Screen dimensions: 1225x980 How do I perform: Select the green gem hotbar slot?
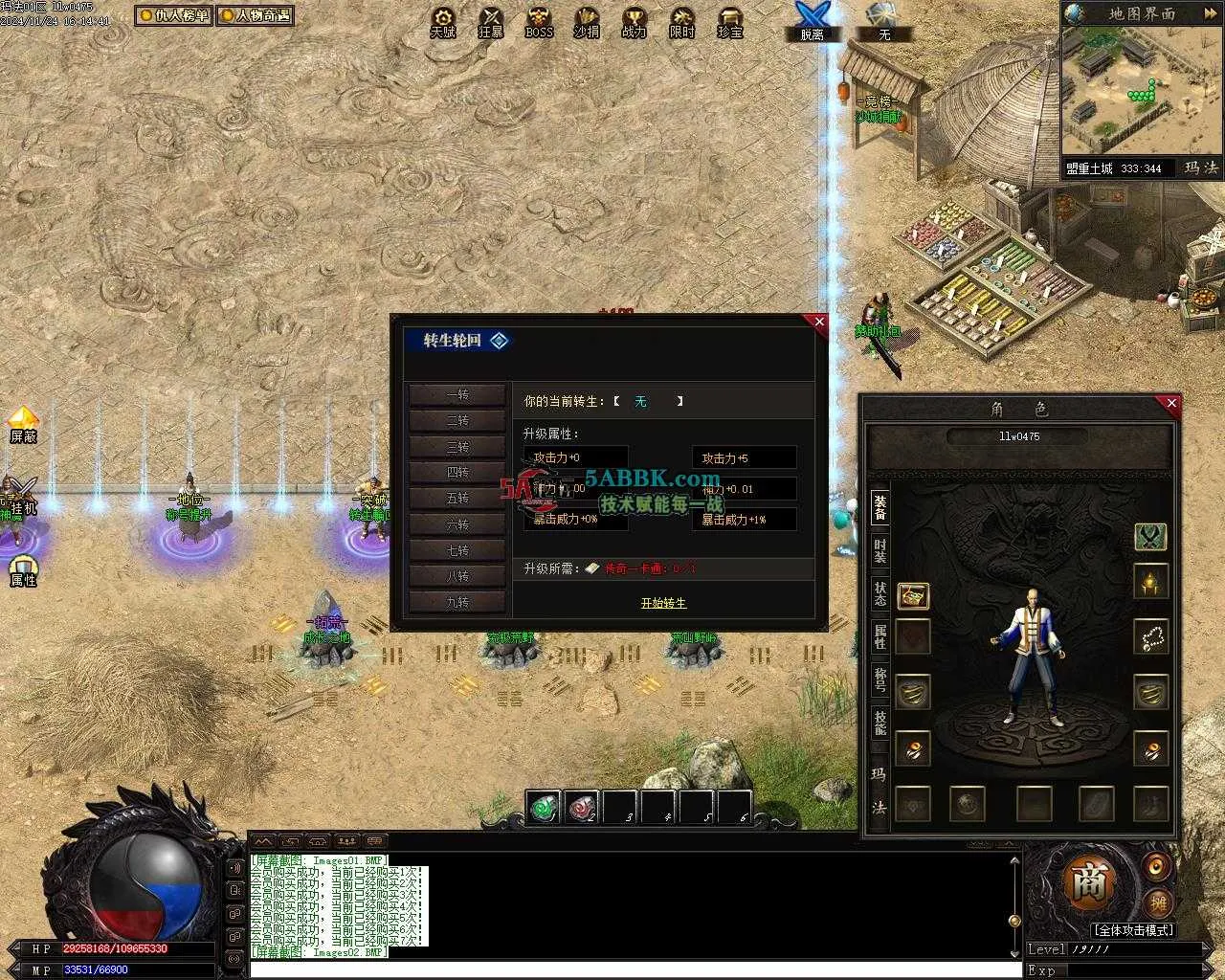[x=545, y=808]
